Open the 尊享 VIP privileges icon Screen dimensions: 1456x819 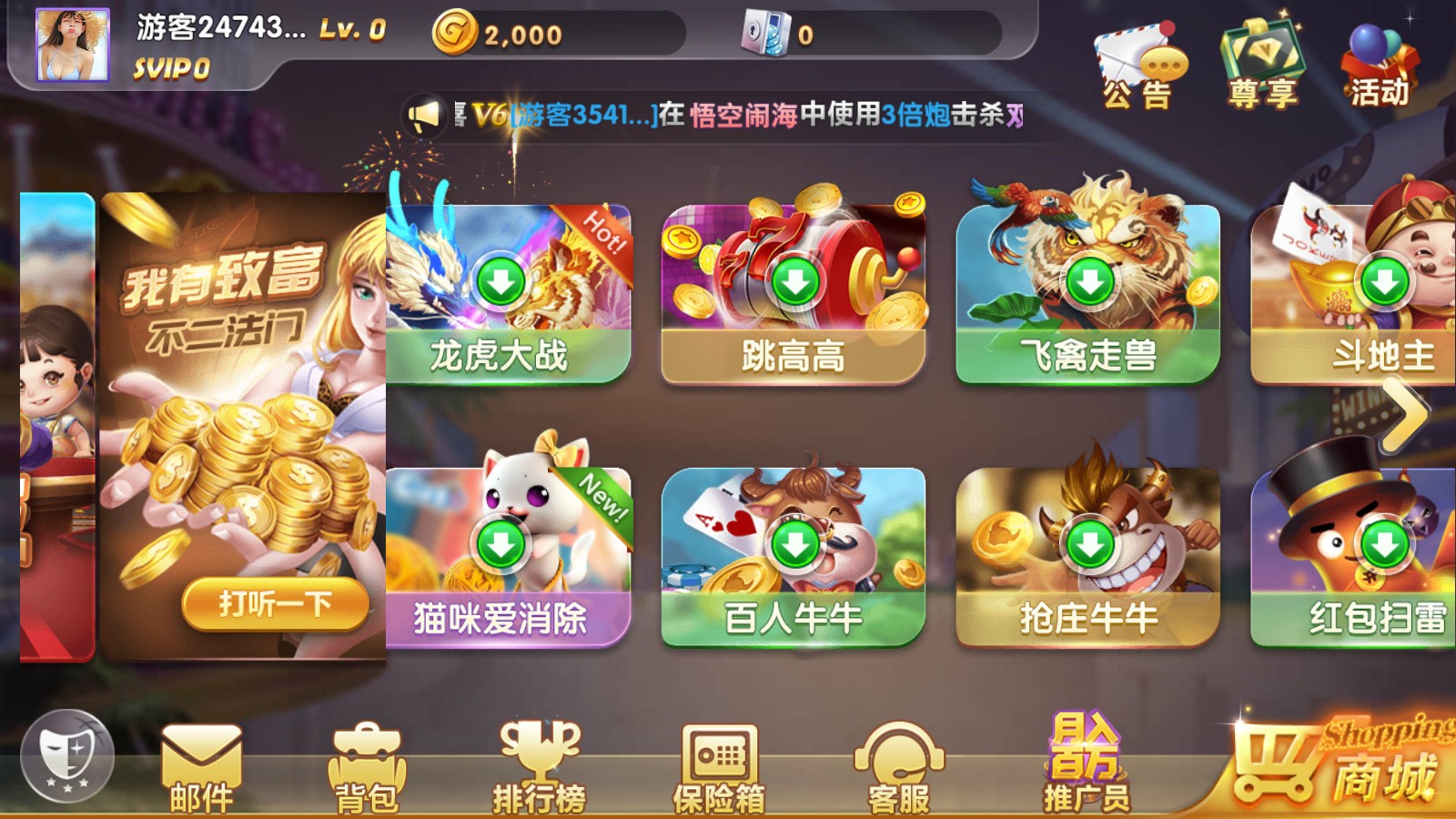(x=1265, y=55)
